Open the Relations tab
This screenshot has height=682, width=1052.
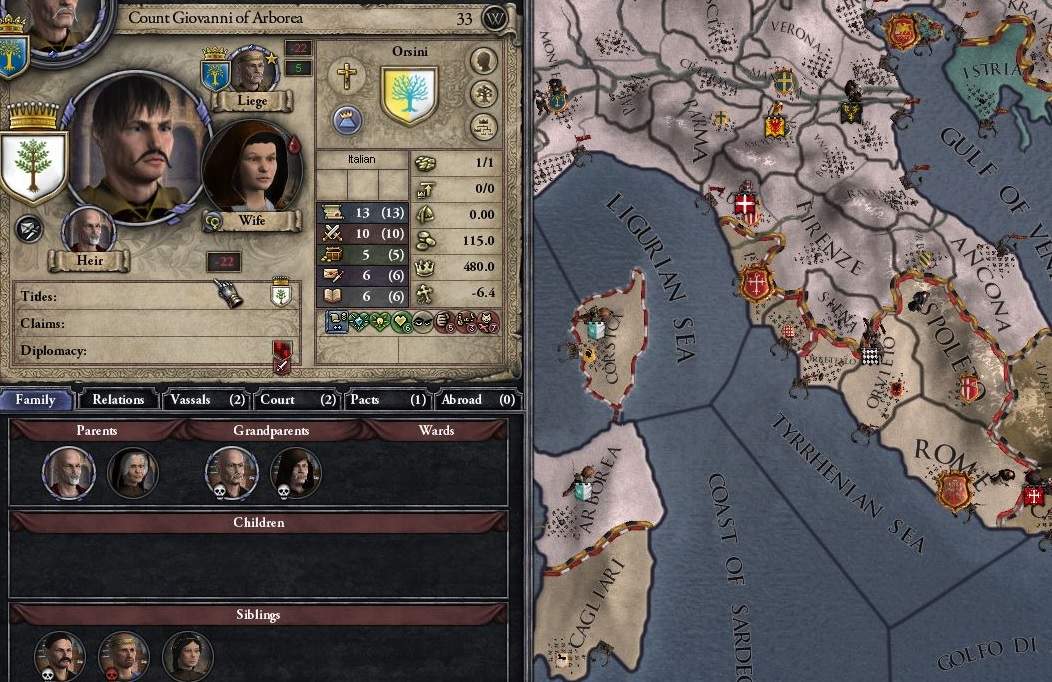118,400
